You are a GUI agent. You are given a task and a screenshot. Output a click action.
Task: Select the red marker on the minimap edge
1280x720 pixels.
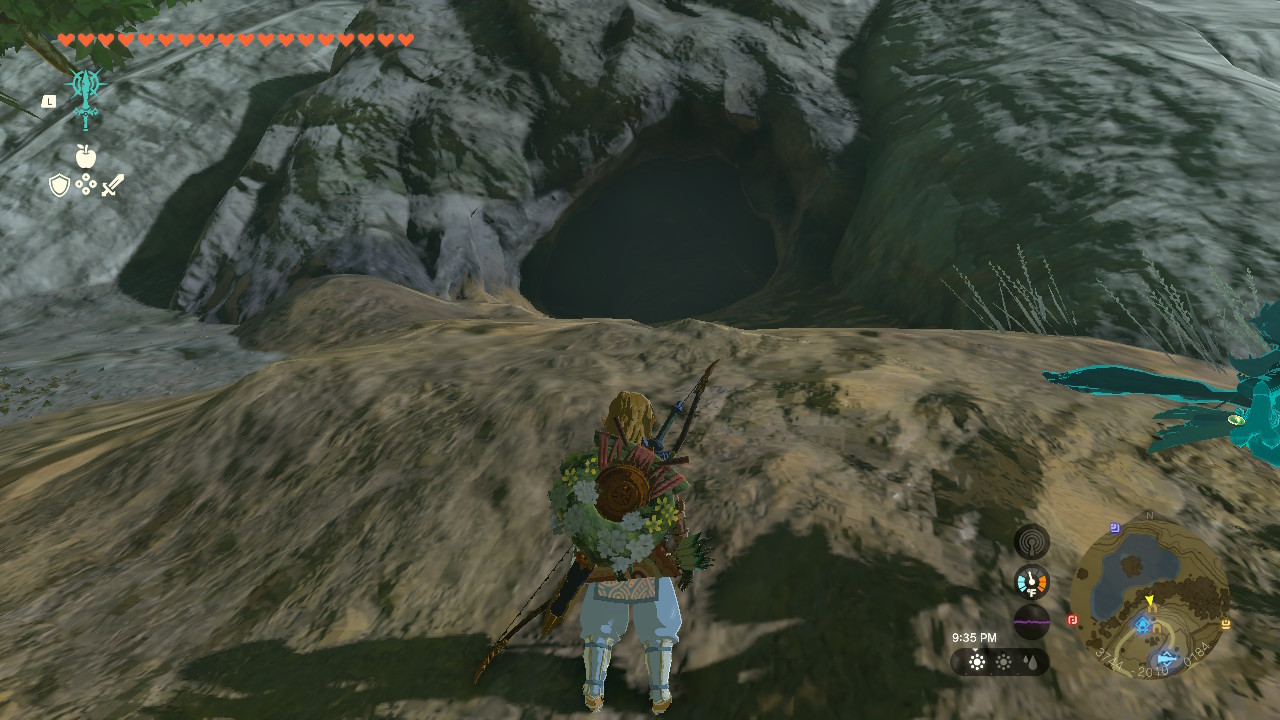[1073, 619]
